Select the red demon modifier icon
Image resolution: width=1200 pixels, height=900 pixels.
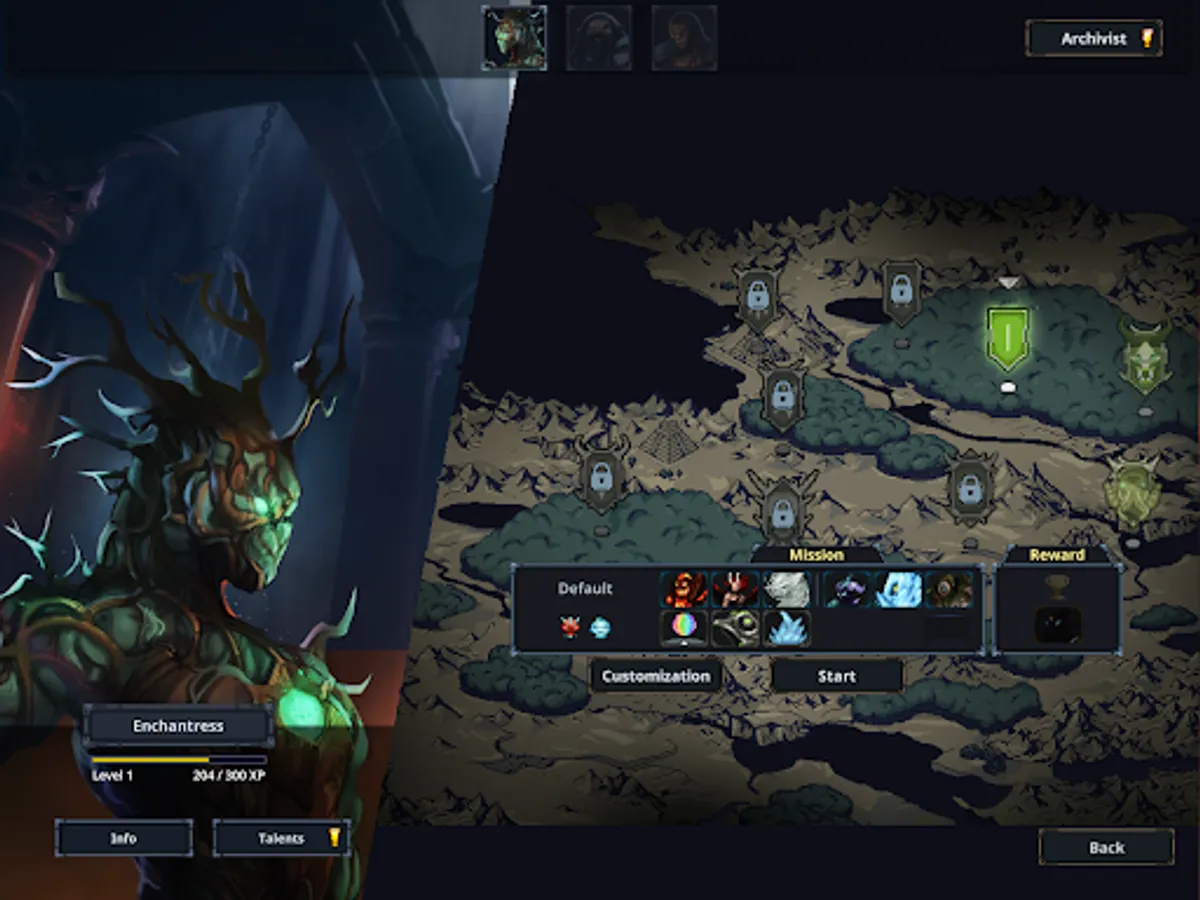pyautogui.click(x=570, y=628)
